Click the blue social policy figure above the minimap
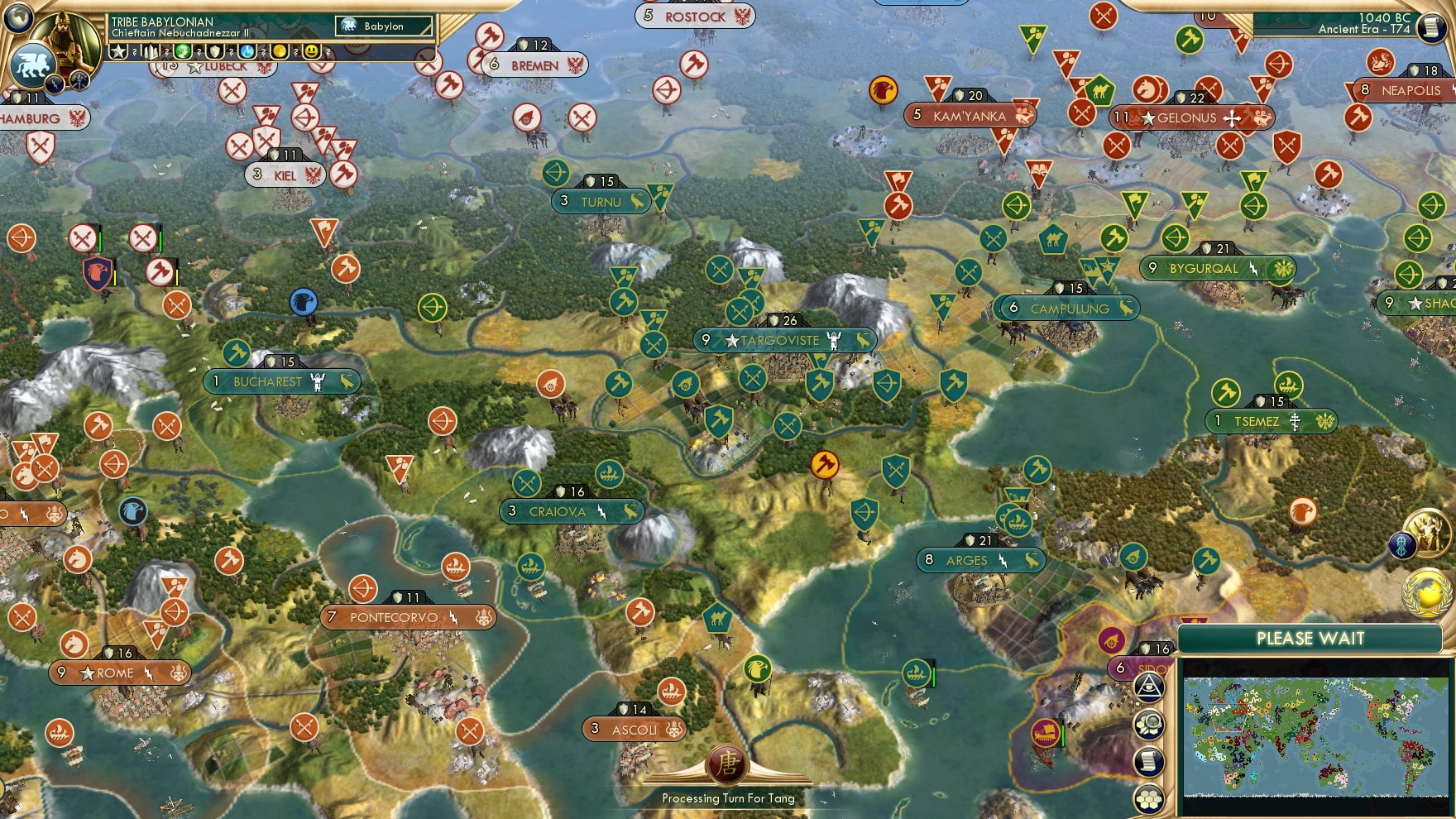This screenshot has height=819, width=1456. pos(1403,545)
